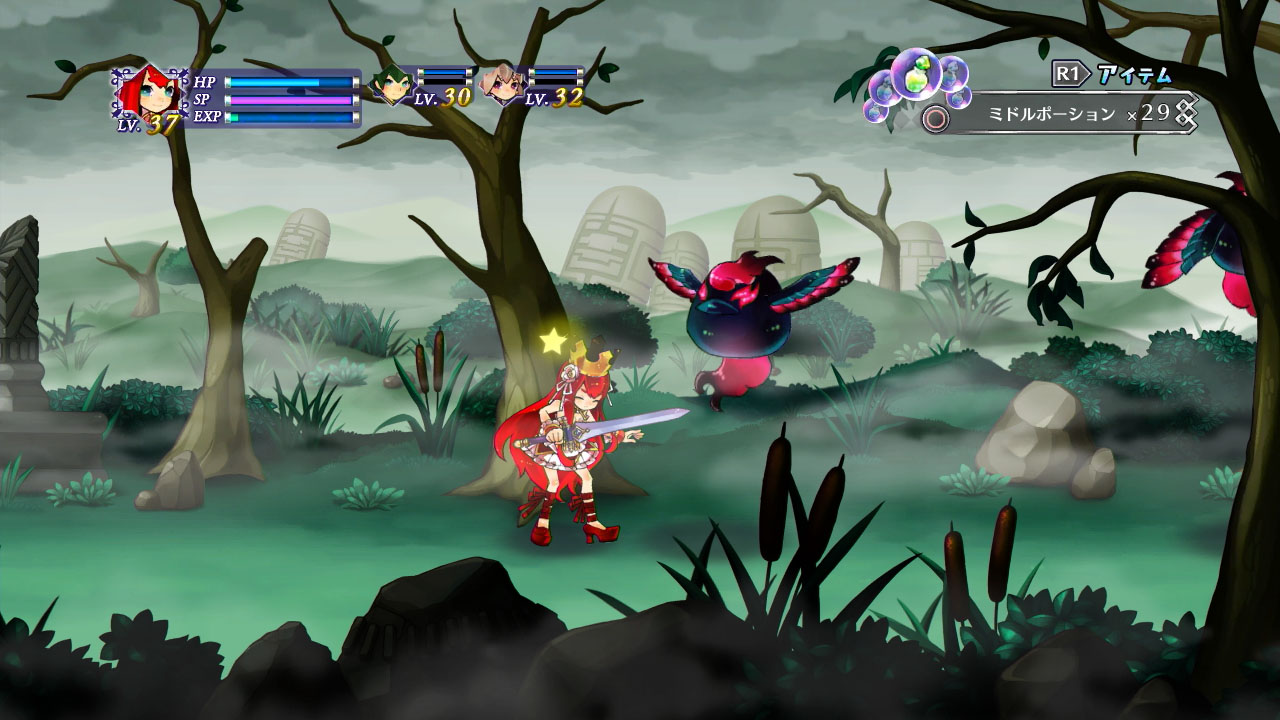This screenshot has height=720, width=1280.
Task: Click the LV.32 ally's health bar
Action: [x=558, y=72]
